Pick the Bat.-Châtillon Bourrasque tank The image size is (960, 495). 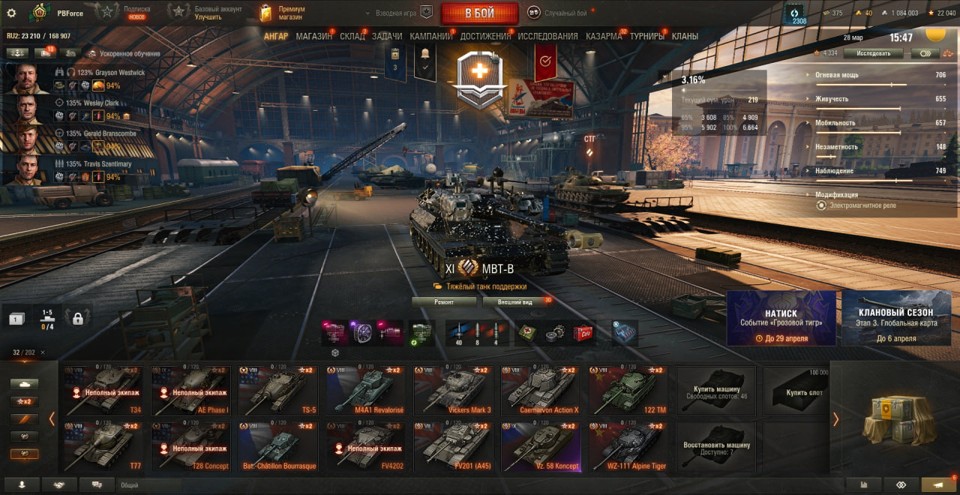(x=276, y=445)
